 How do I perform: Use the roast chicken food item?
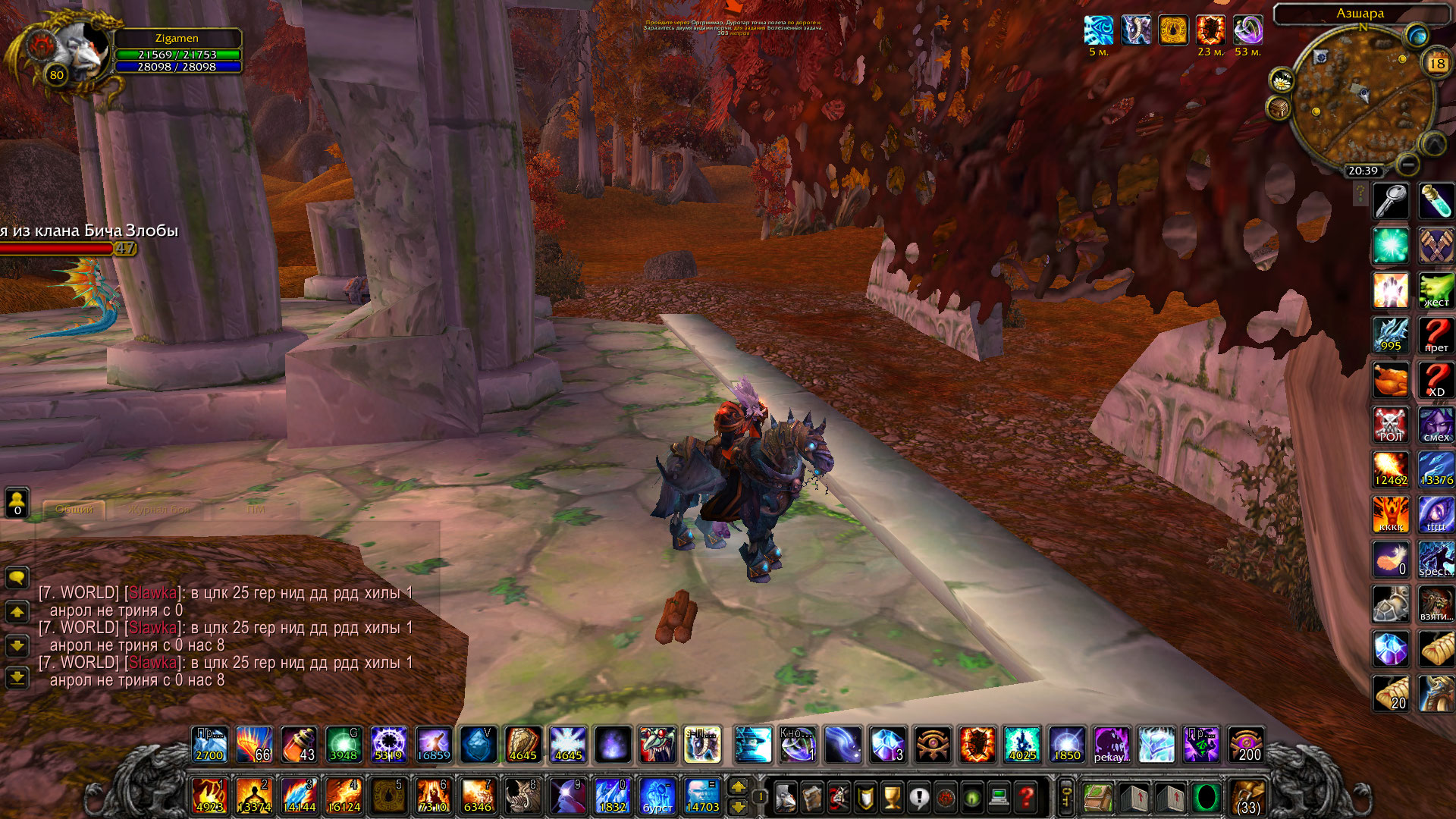click(1390, 380)
